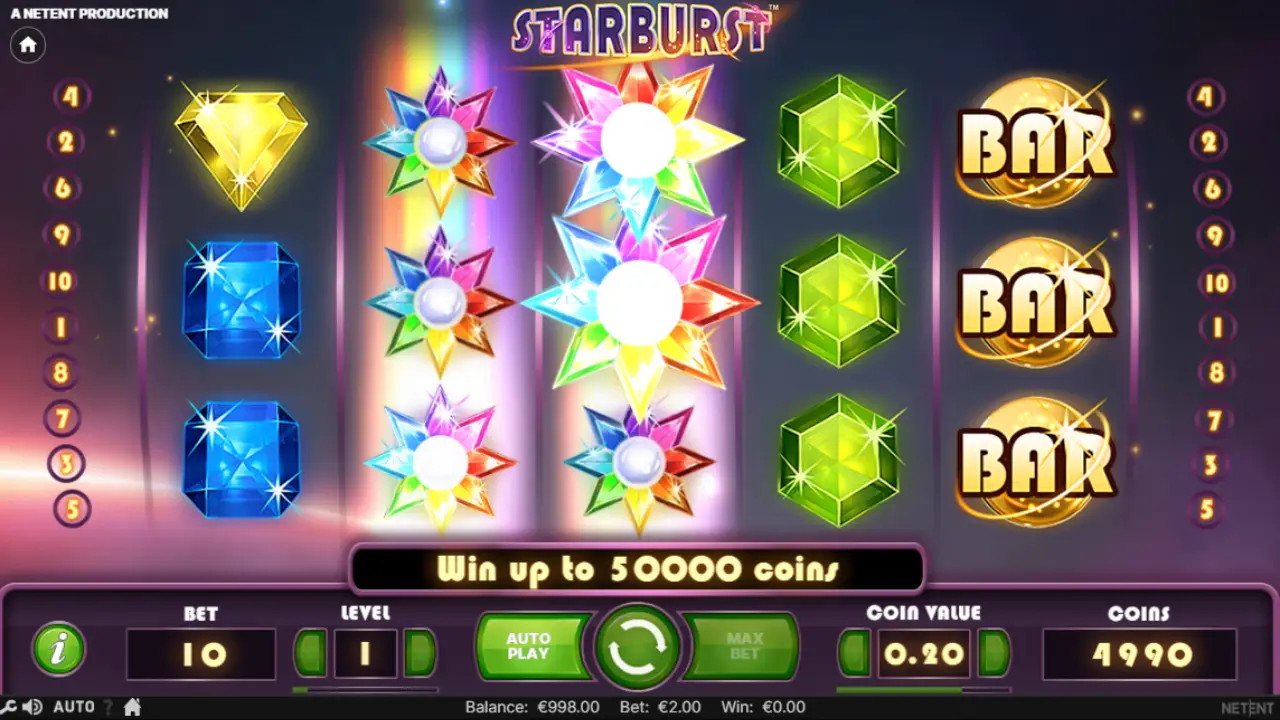
Task: Open help using the question mark icon
Action: [x=107, y=707]
